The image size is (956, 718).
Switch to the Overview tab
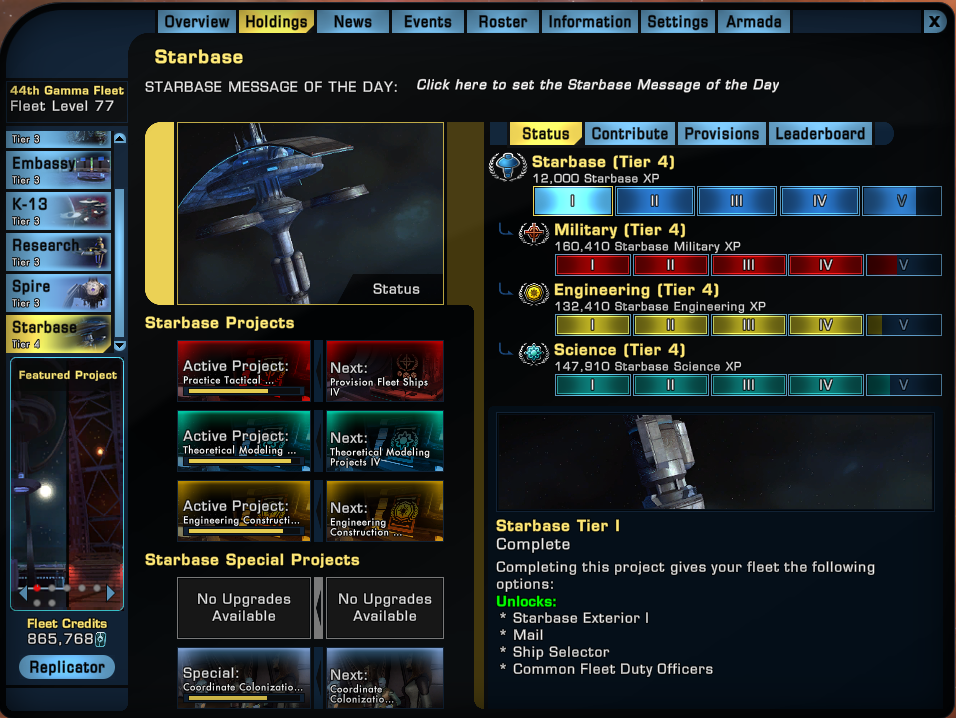click(197, 22)
